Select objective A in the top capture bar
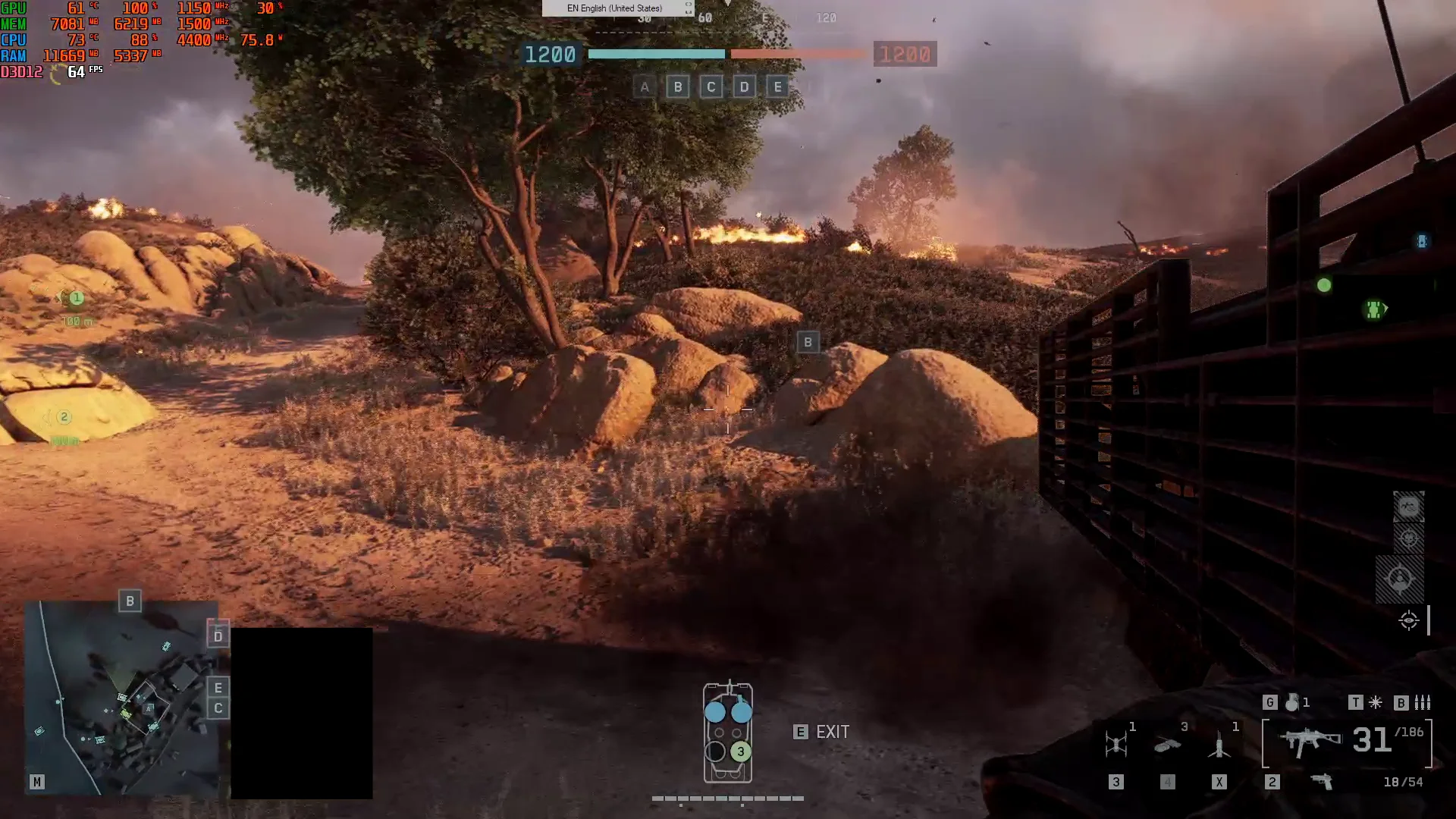The height and width of the screenshot is (819, 1456). coord(645,87)
